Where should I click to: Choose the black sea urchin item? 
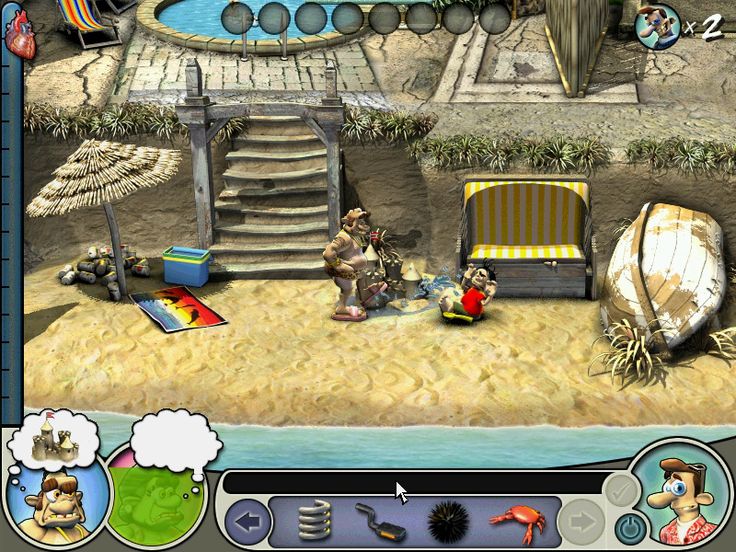pos(448,521)
